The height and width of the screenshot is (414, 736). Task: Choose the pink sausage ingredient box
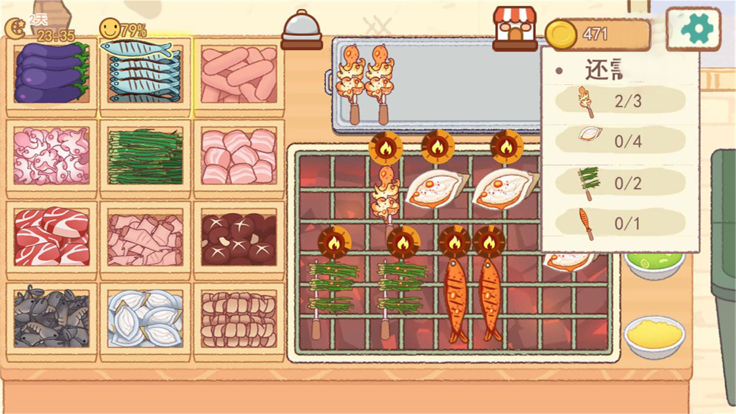(239, 75)
